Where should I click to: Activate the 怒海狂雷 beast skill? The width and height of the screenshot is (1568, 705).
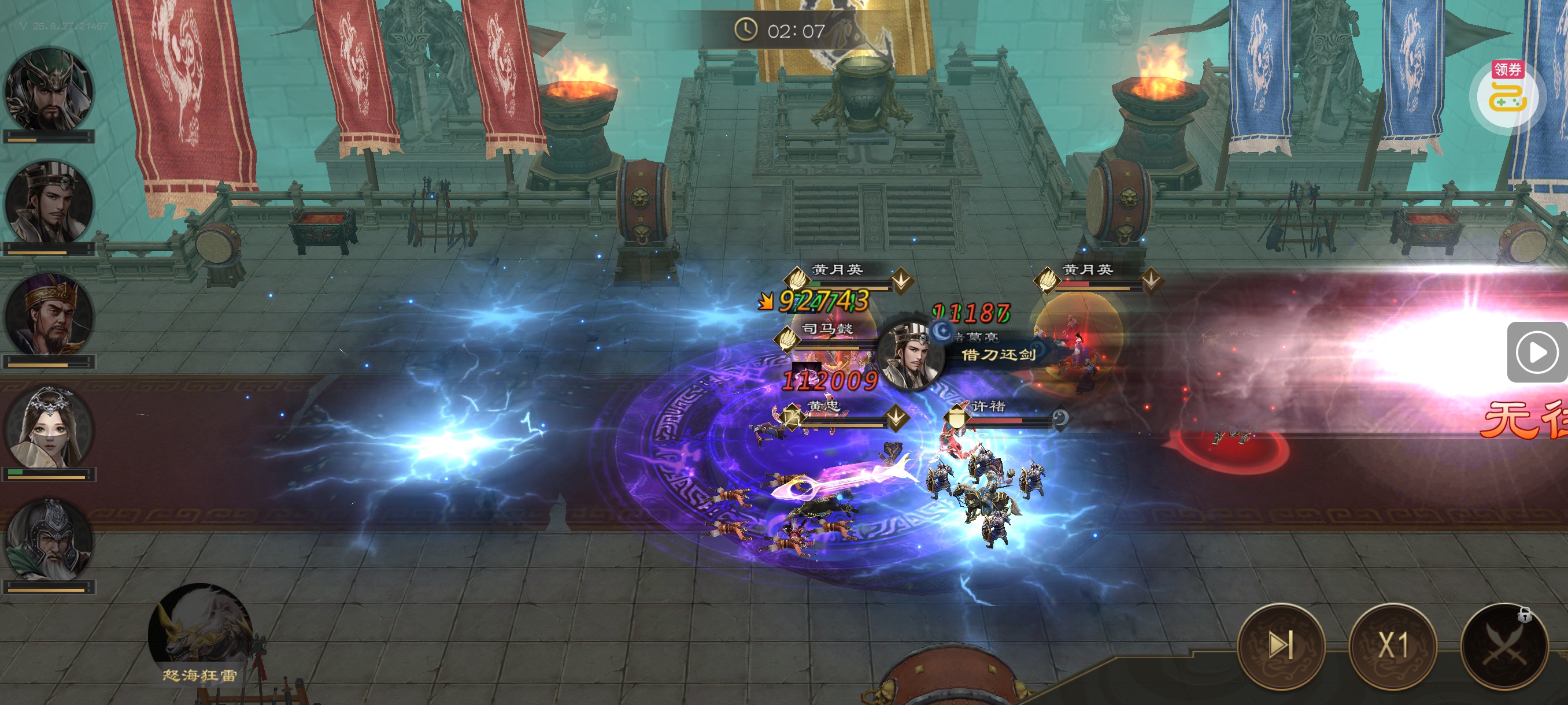pyautogui.click(x=199, y=633)
